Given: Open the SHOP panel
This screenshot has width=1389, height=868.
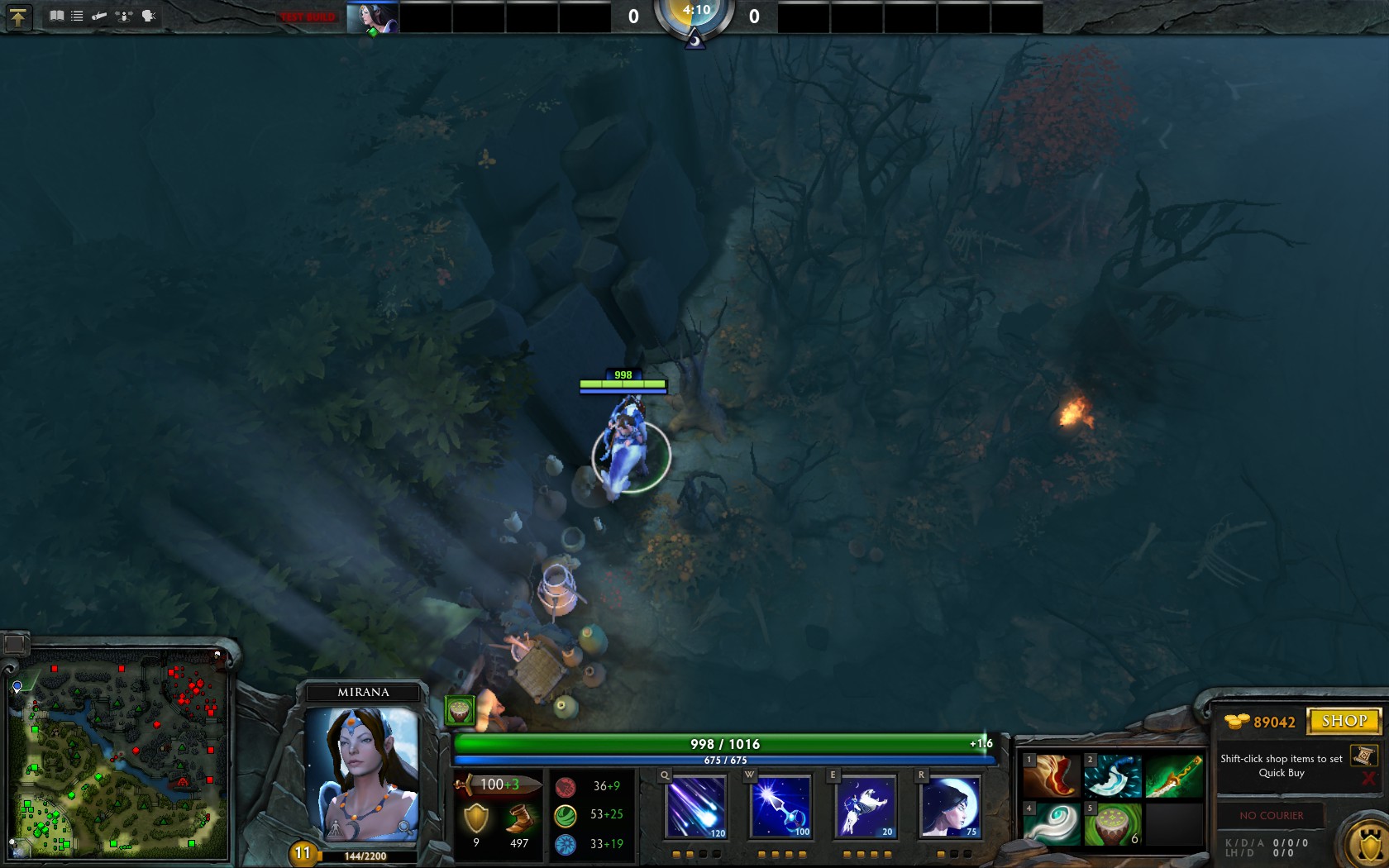Looking at the screenshot, I should coord(1344,721).
